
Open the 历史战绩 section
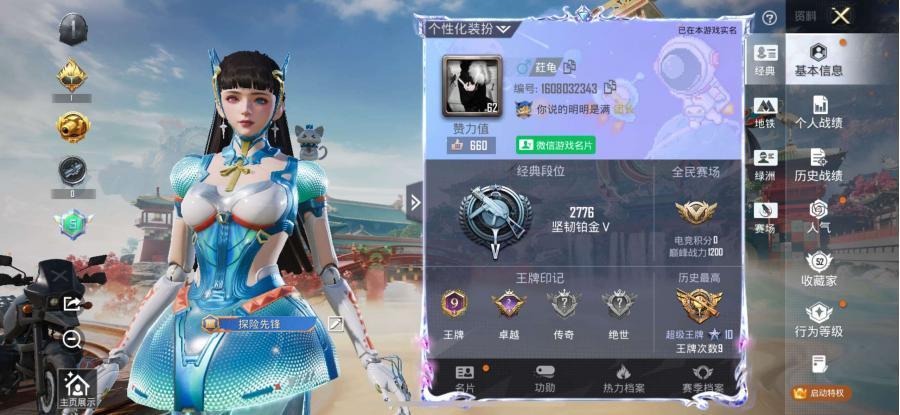point(818,165)
